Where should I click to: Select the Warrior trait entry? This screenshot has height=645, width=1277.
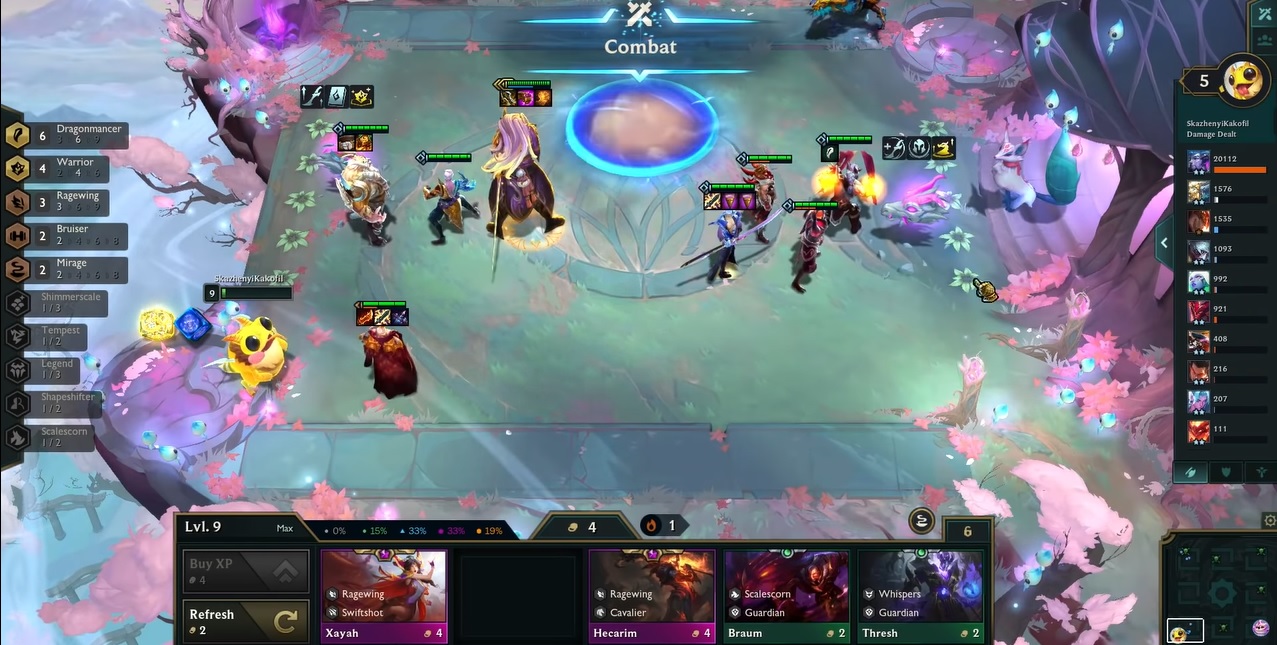point(66,168)
